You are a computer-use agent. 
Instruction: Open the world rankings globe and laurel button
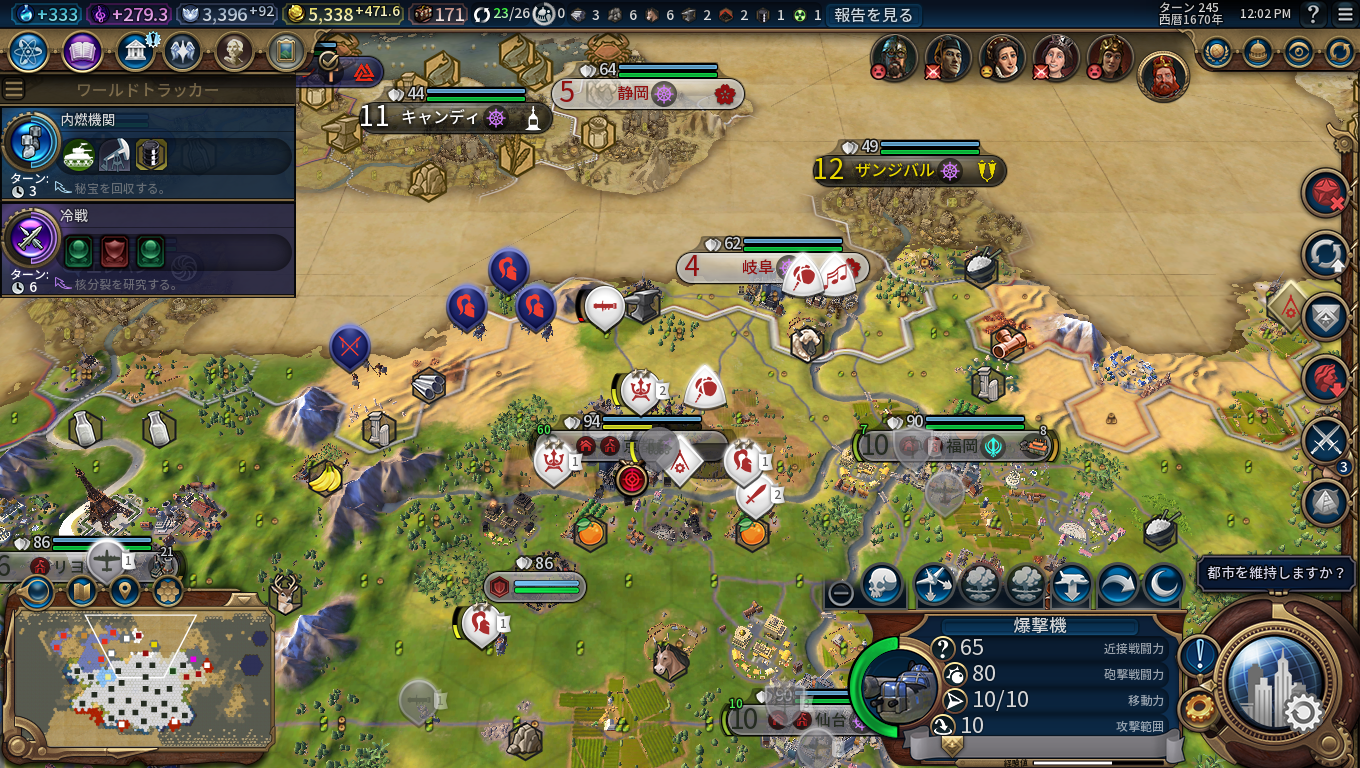pyautogui.click(x=1217, y=51)
